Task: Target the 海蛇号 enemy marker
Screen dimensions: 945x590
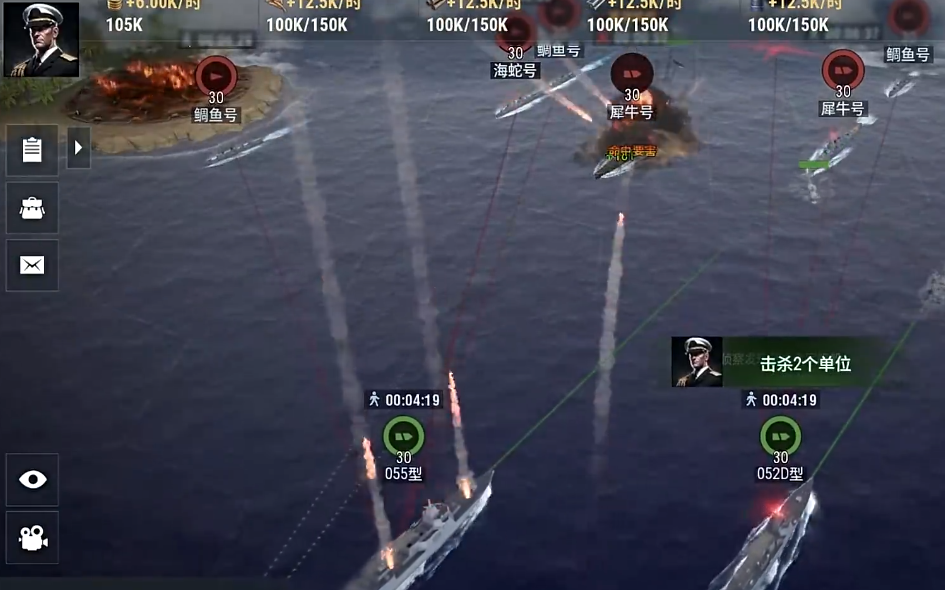Action: 516,34
